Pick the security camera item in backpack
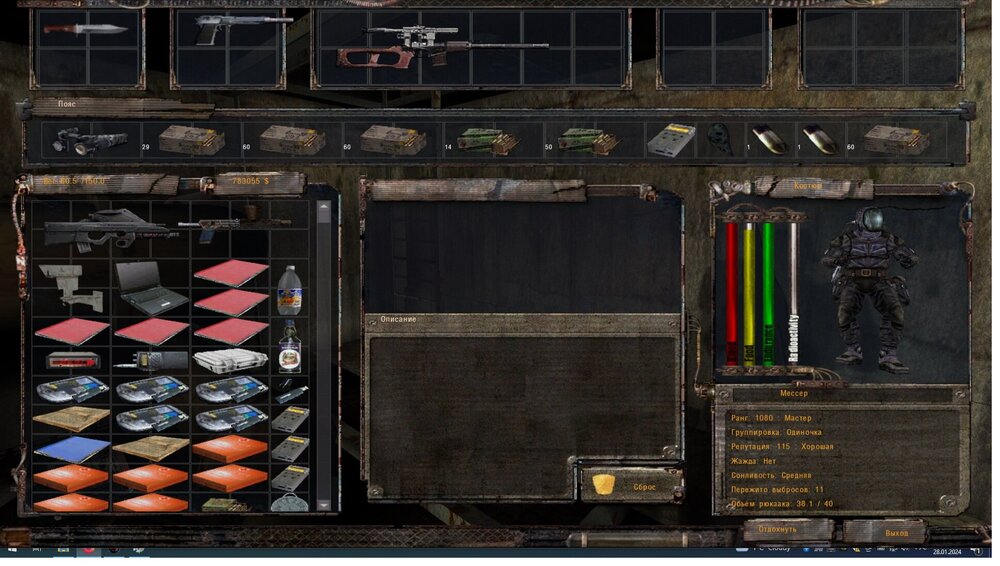The height and width of the screenshot is (566, 1000). pos(72,284)
